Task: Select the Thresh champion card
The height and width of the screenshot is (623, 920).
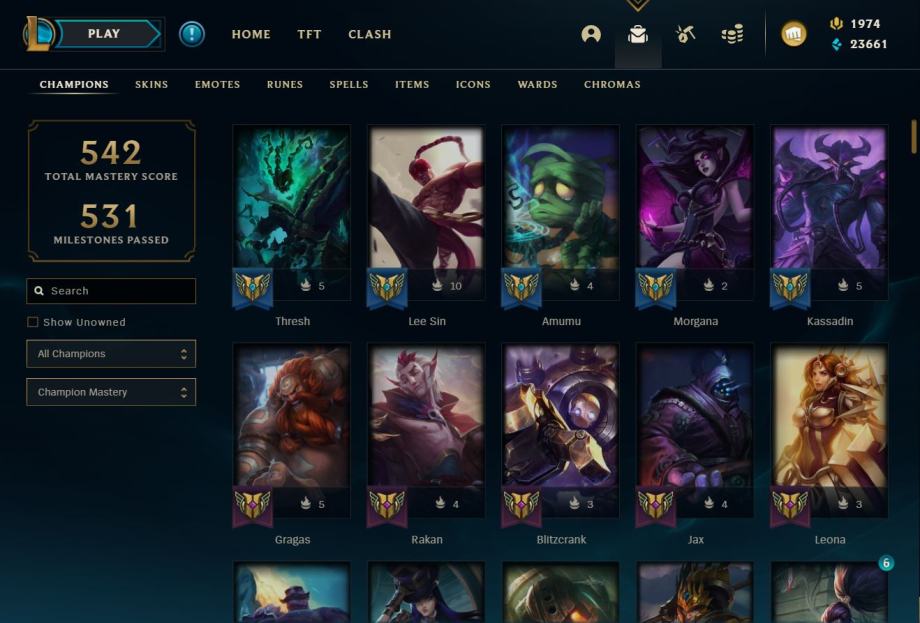Action: click(292, 212)
